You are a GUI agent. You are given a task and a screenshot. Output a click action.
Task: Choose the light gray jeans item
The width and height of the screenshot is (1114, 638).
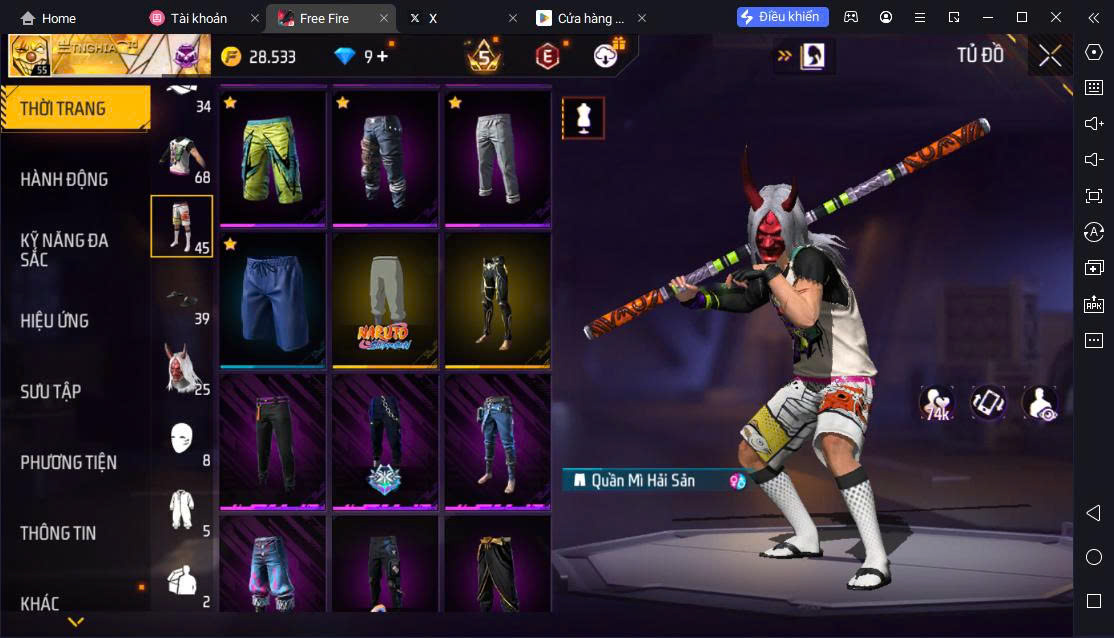[497, 157]
